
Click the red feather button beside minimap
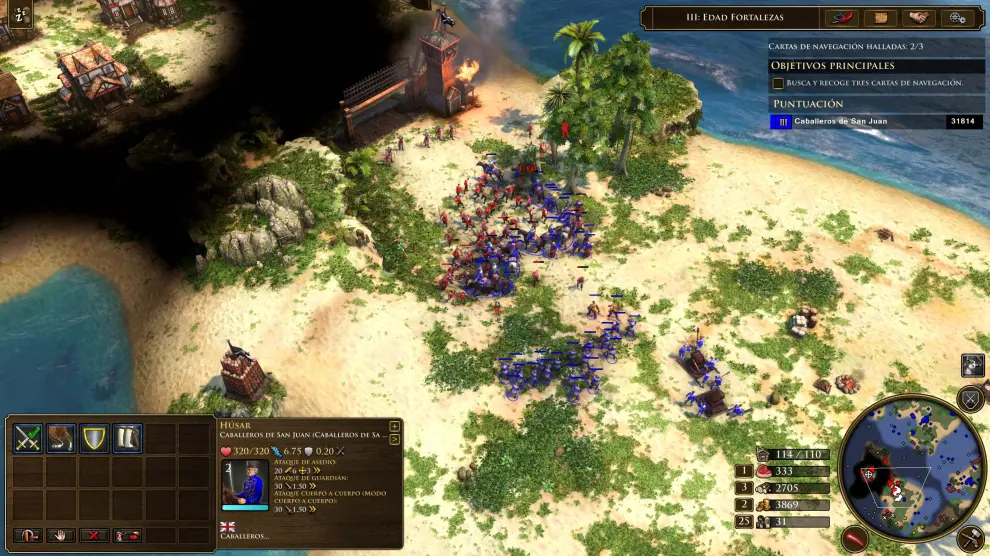pyautogui.click(x=856, y=538)
